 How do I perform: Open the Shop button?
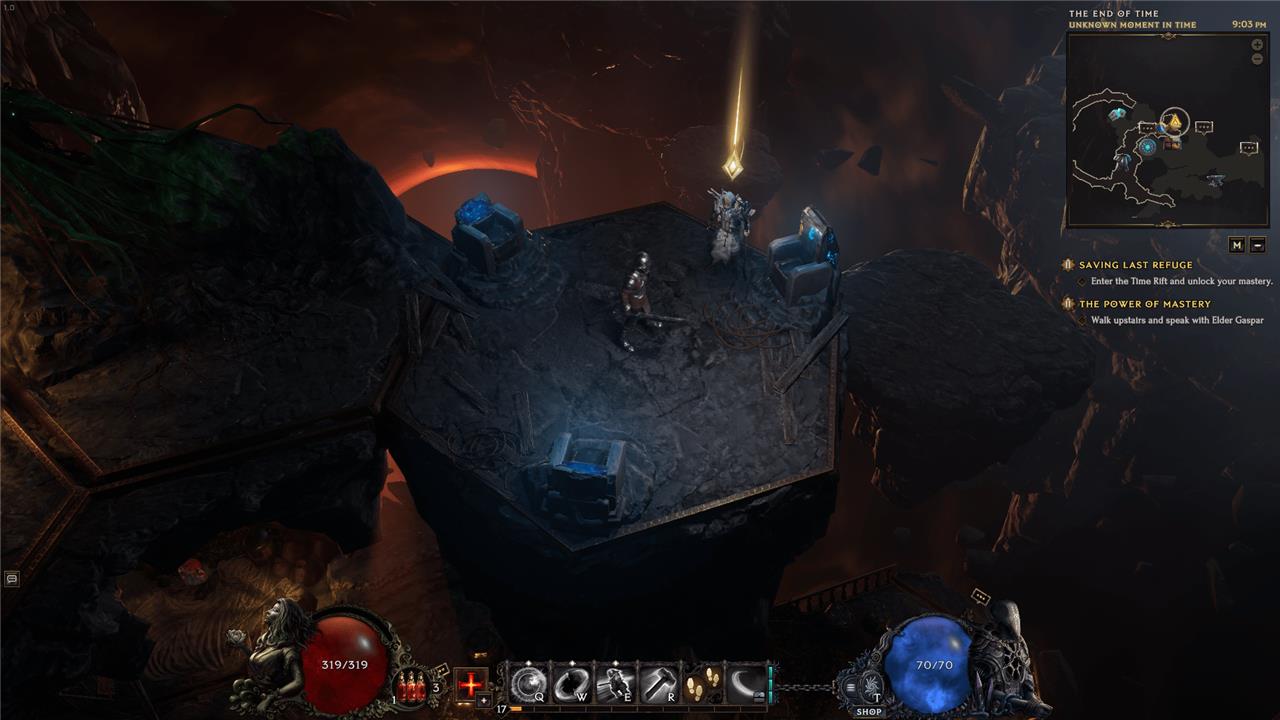[x=868, y=711]
